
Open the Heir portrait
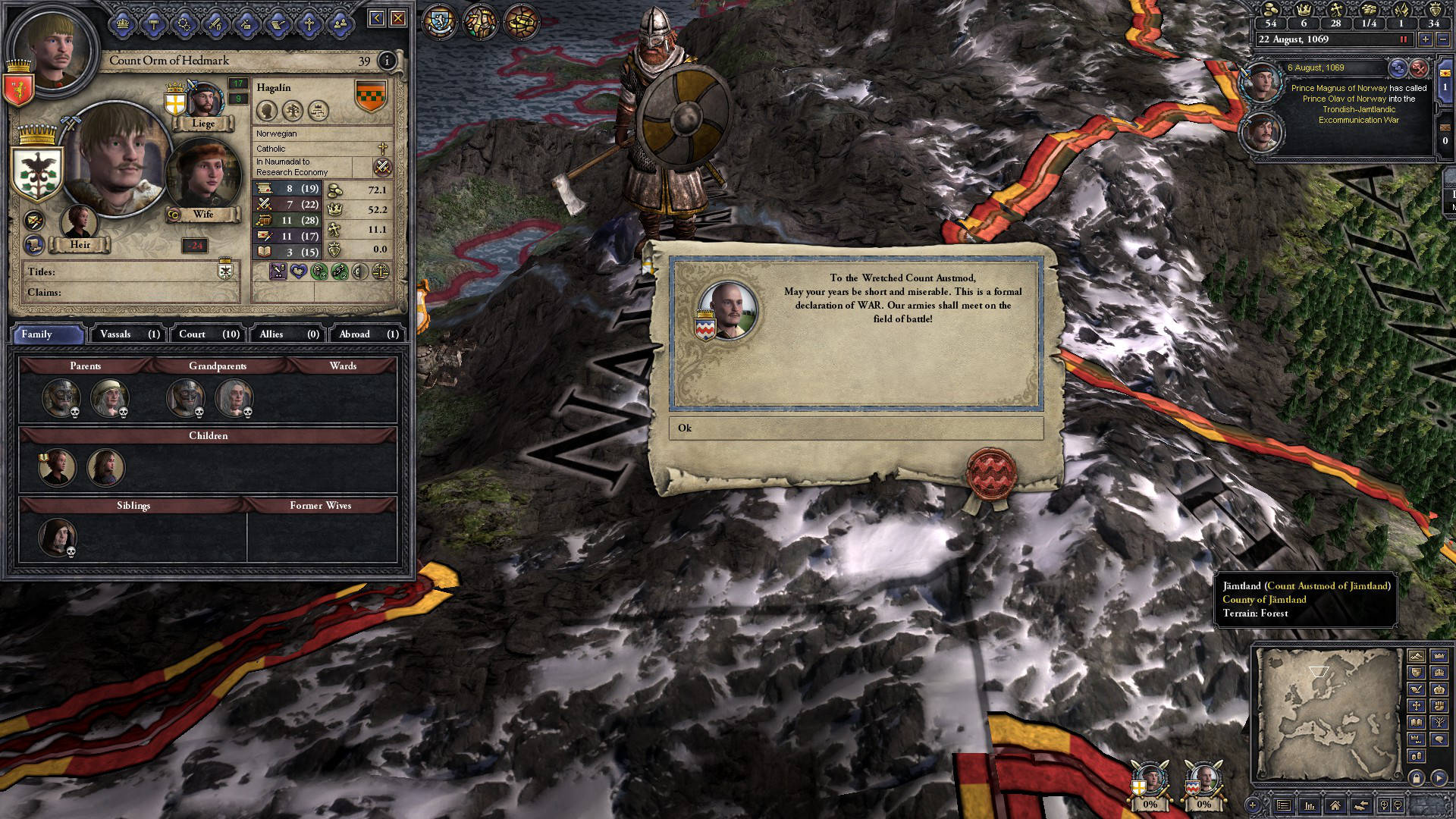79,223
